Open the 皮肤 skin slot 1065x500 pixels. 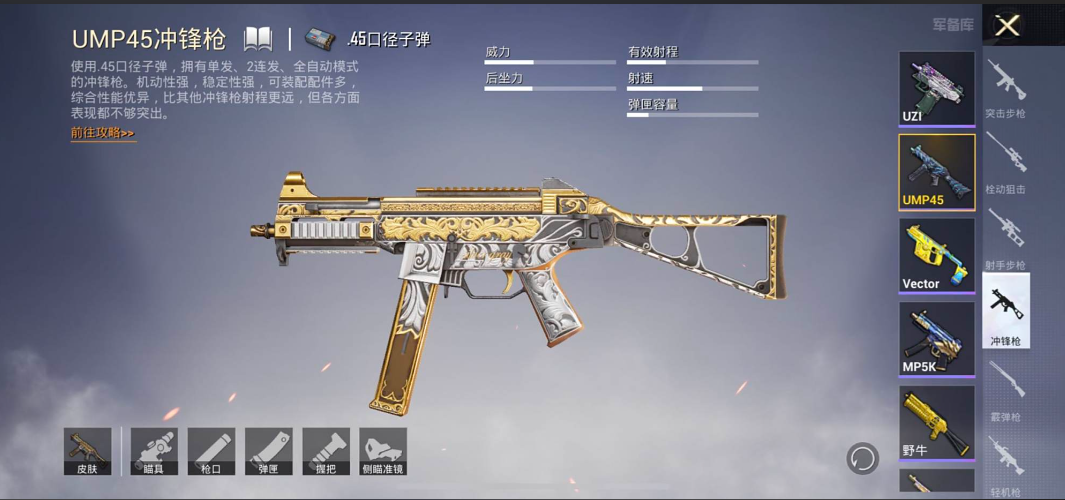[x=87, y=452]
